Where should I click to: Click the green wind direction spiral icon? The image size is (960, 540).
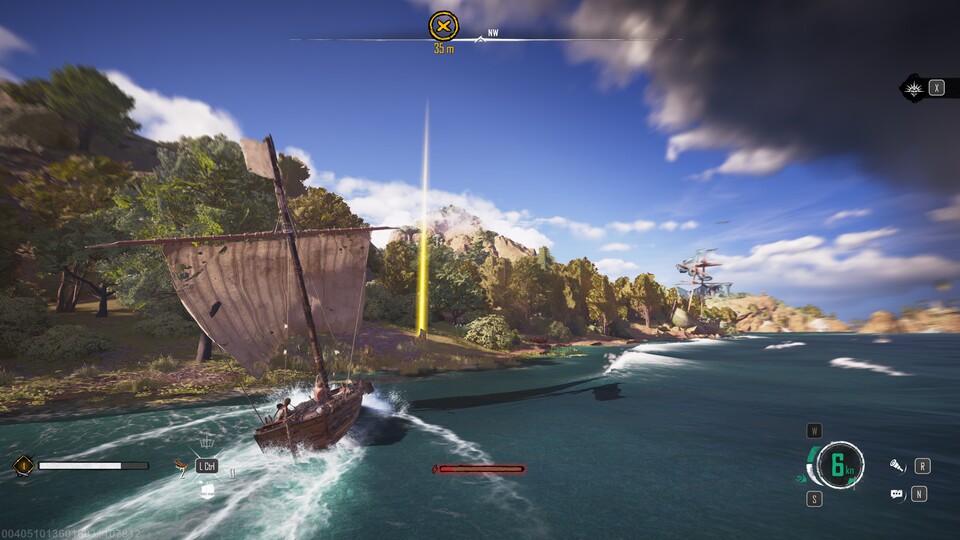pos(803,480)
